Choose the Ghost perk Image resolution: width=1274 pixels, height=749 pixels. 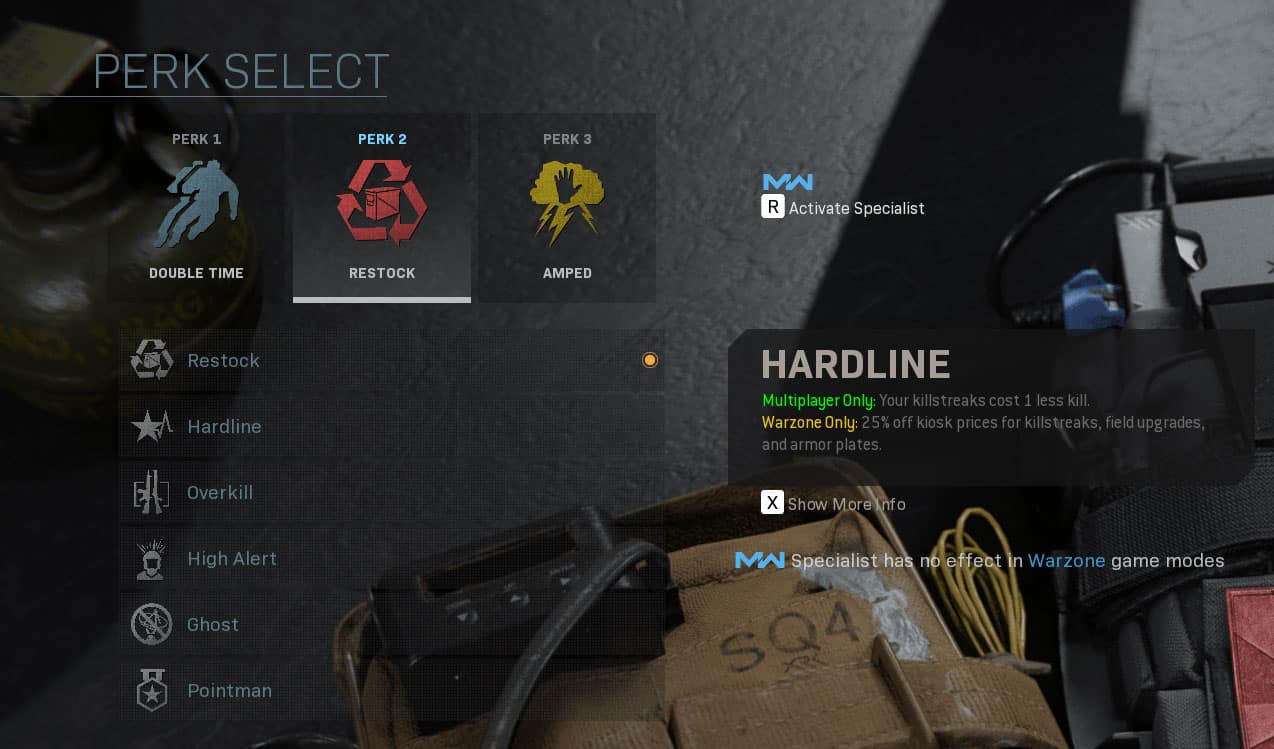click(392, 625)
